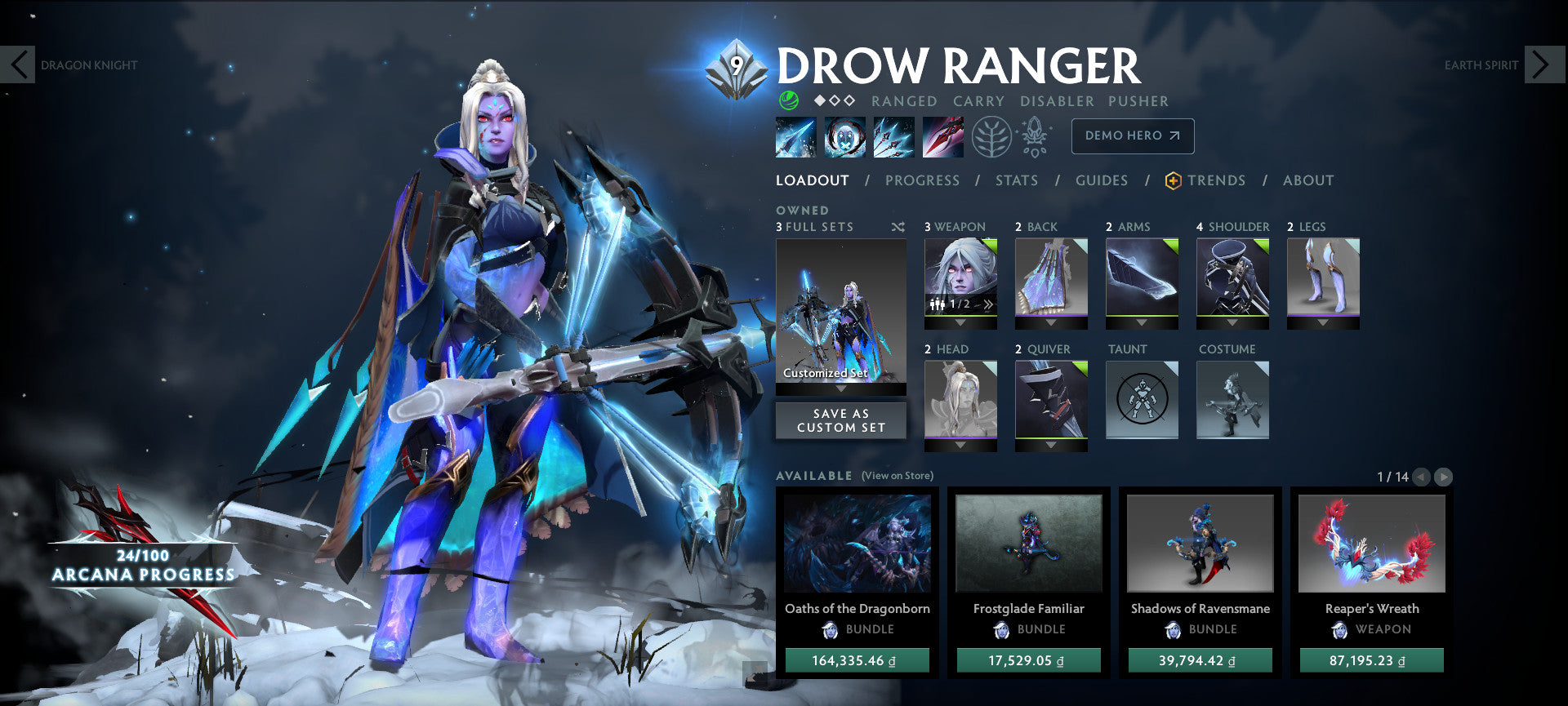Click Save As Custom Set
The image size is (1568, 706).
(x=840, y=420)
